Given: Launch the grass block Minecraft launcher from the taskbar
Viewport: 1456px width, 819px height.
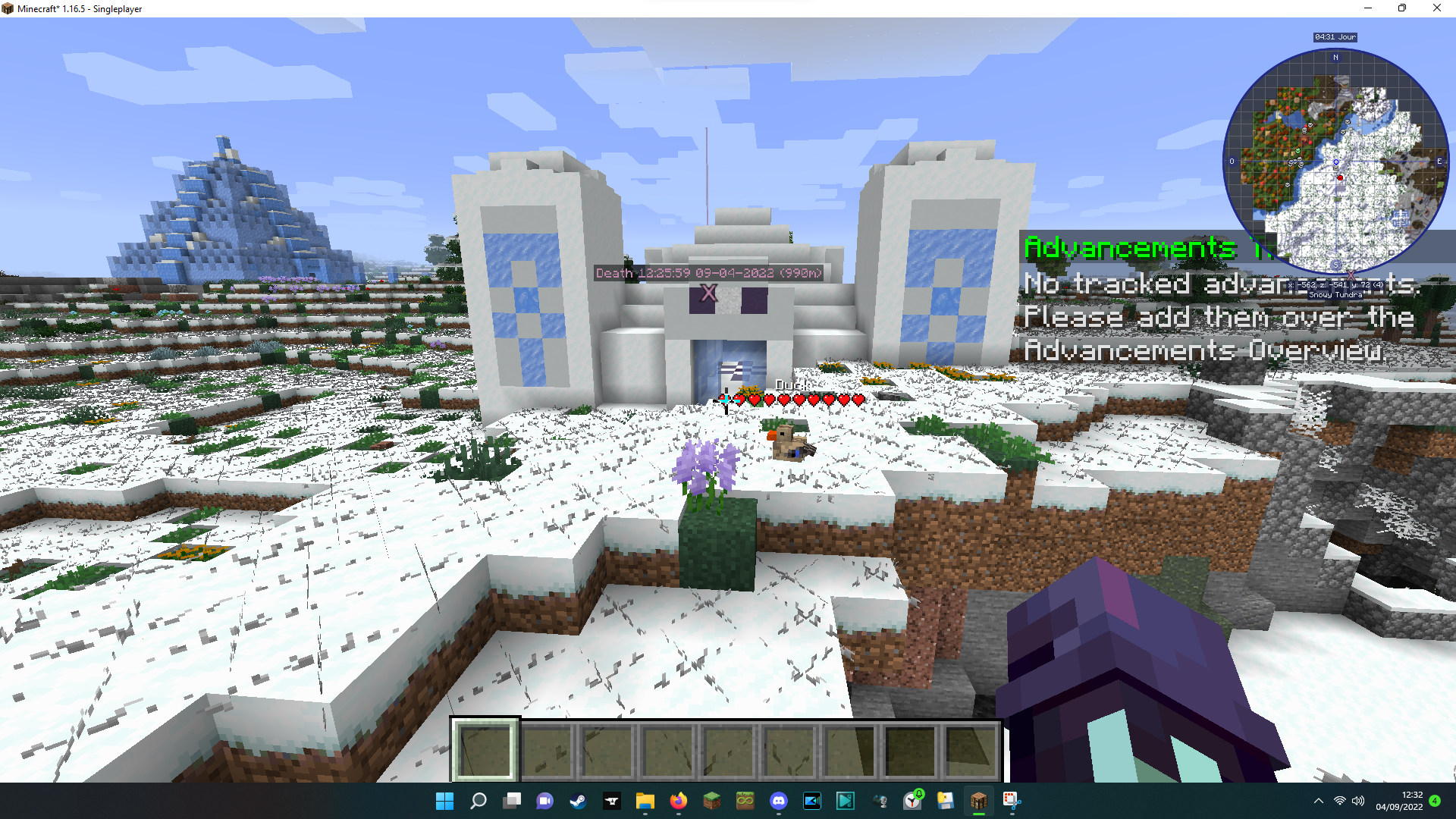Looking at the screenshot, I should pos(711,802).
